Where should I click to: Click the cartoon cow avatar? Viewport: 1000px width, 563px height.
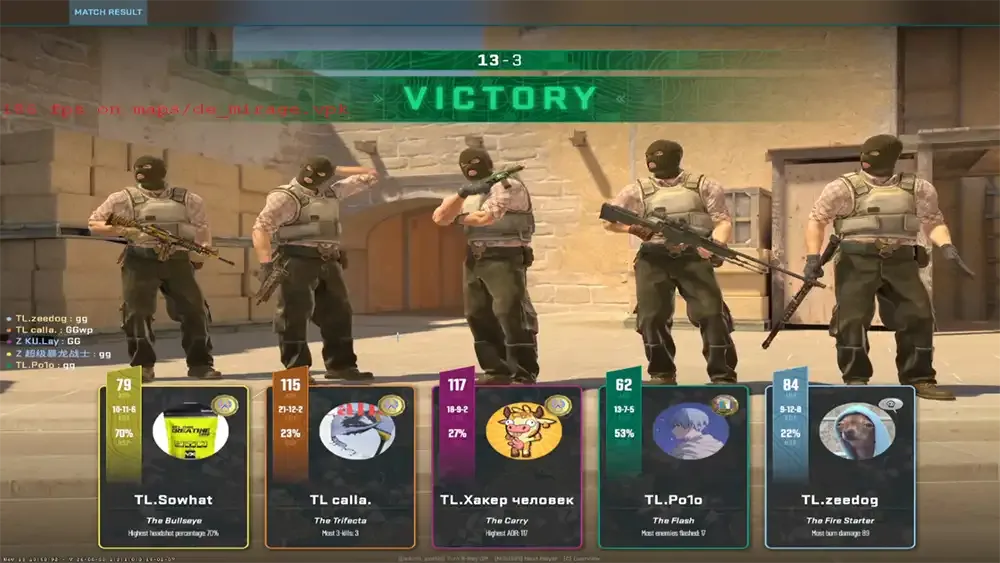click(523, 431)
